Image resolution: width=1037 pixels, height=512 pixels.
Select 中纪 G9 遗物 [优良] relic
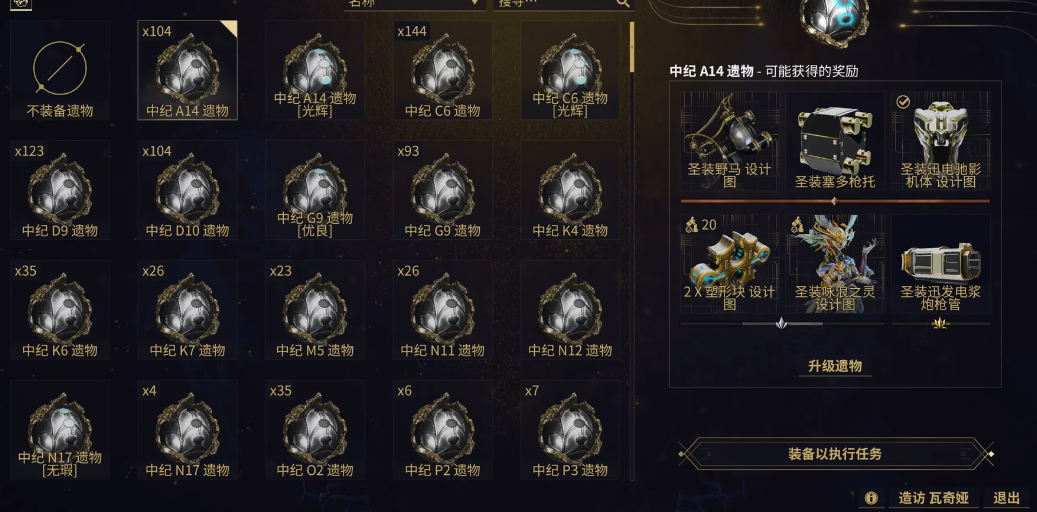pos(315,191)
